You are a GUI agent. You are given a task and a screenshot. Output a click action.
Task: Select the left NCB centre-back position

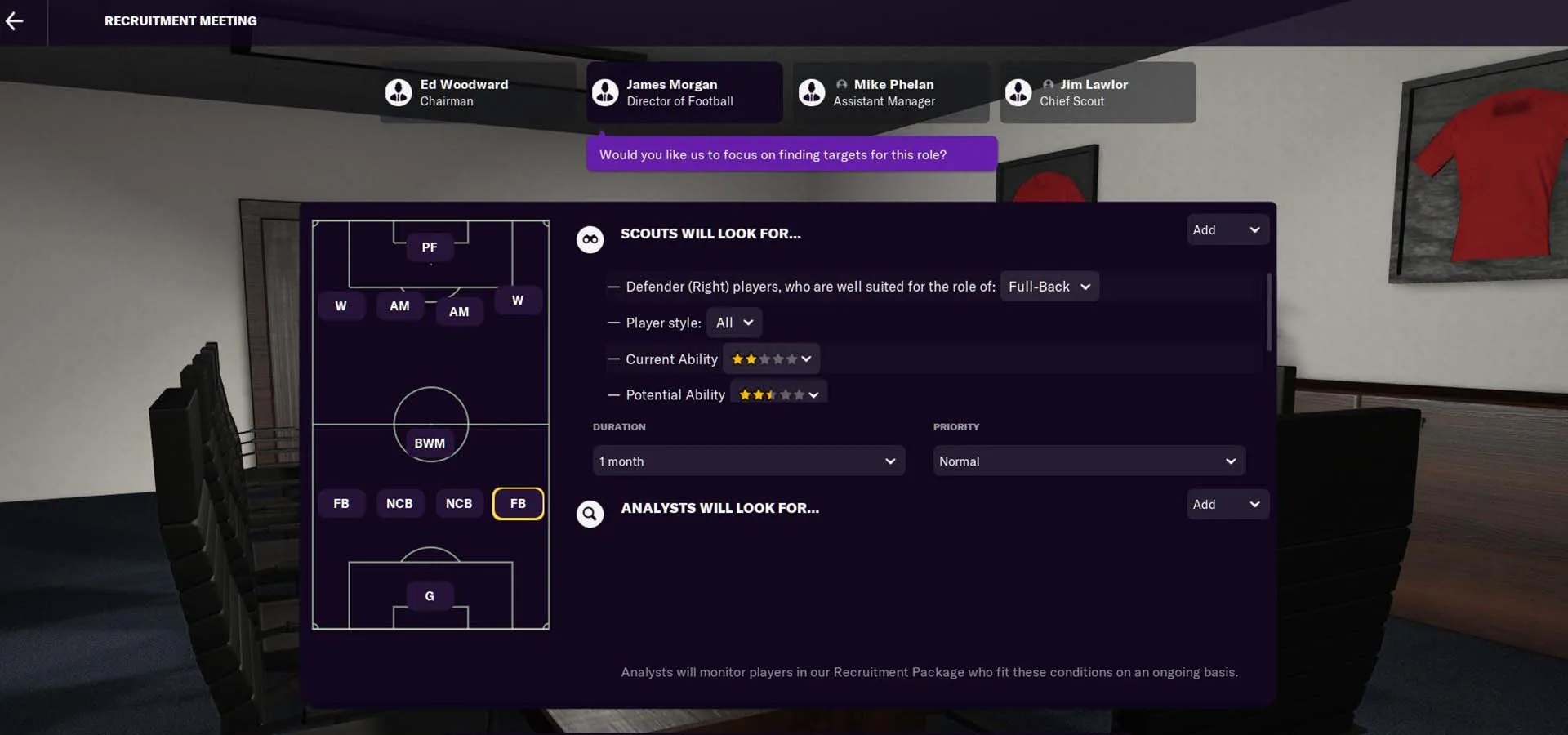click(x=399, y=503)
